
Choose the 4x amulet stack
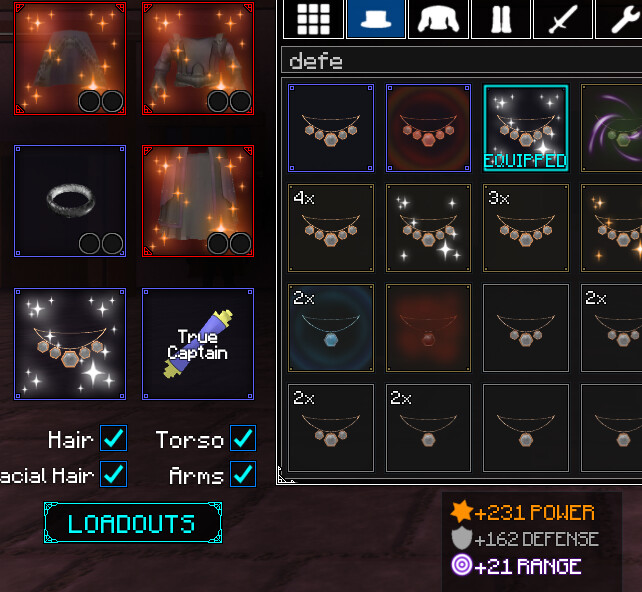pyautogui.click(x=331, y=228)
